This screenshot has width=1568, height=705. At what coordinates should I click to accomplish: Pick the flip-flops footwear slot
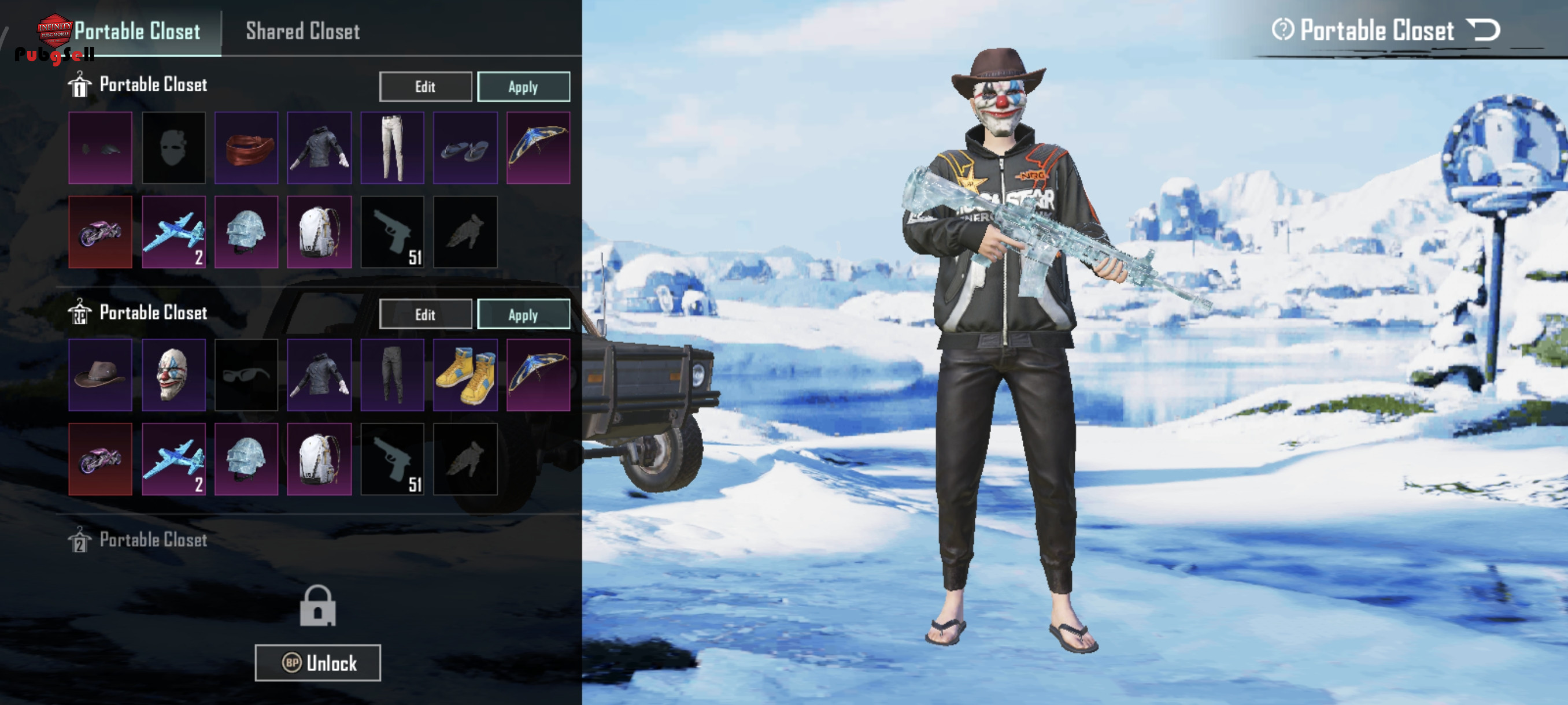(x=465, y=148)
